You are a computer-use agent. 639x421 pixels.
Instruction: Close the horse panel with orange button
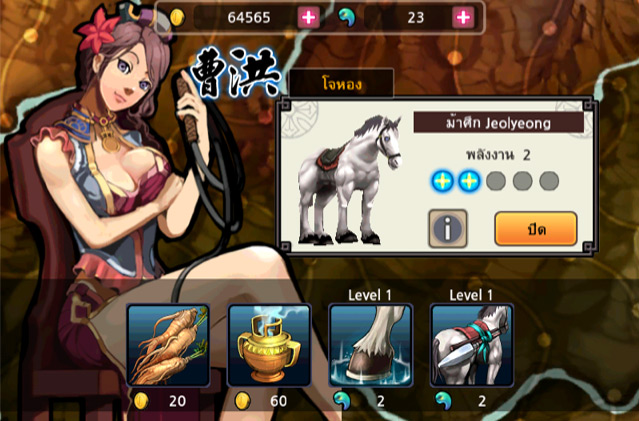535,228
